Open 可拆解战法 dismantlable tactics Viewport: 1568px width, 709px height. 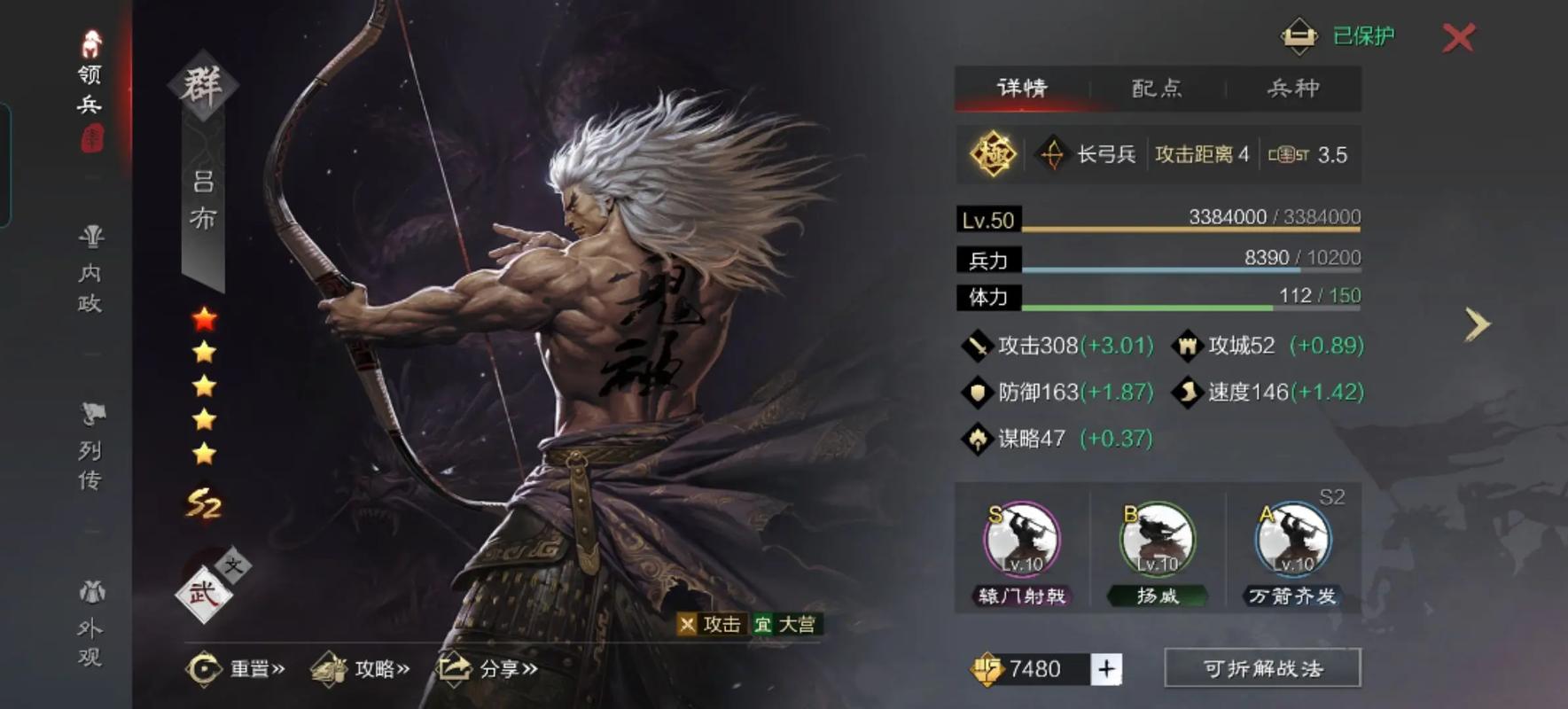pos(1262,668)
